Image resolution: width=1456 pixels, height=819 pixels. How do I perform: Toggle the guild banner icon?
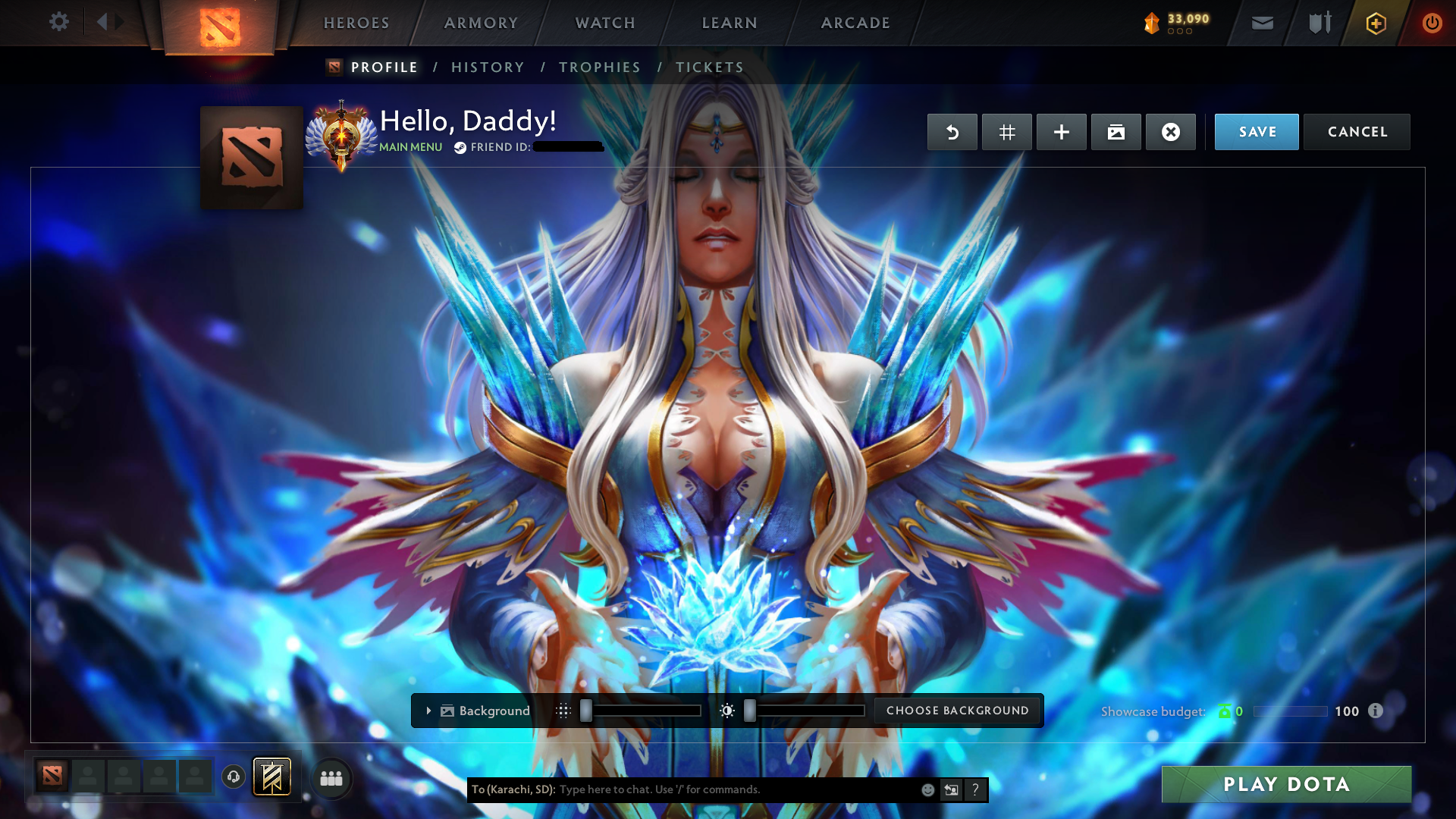click(x=271, y=777)
